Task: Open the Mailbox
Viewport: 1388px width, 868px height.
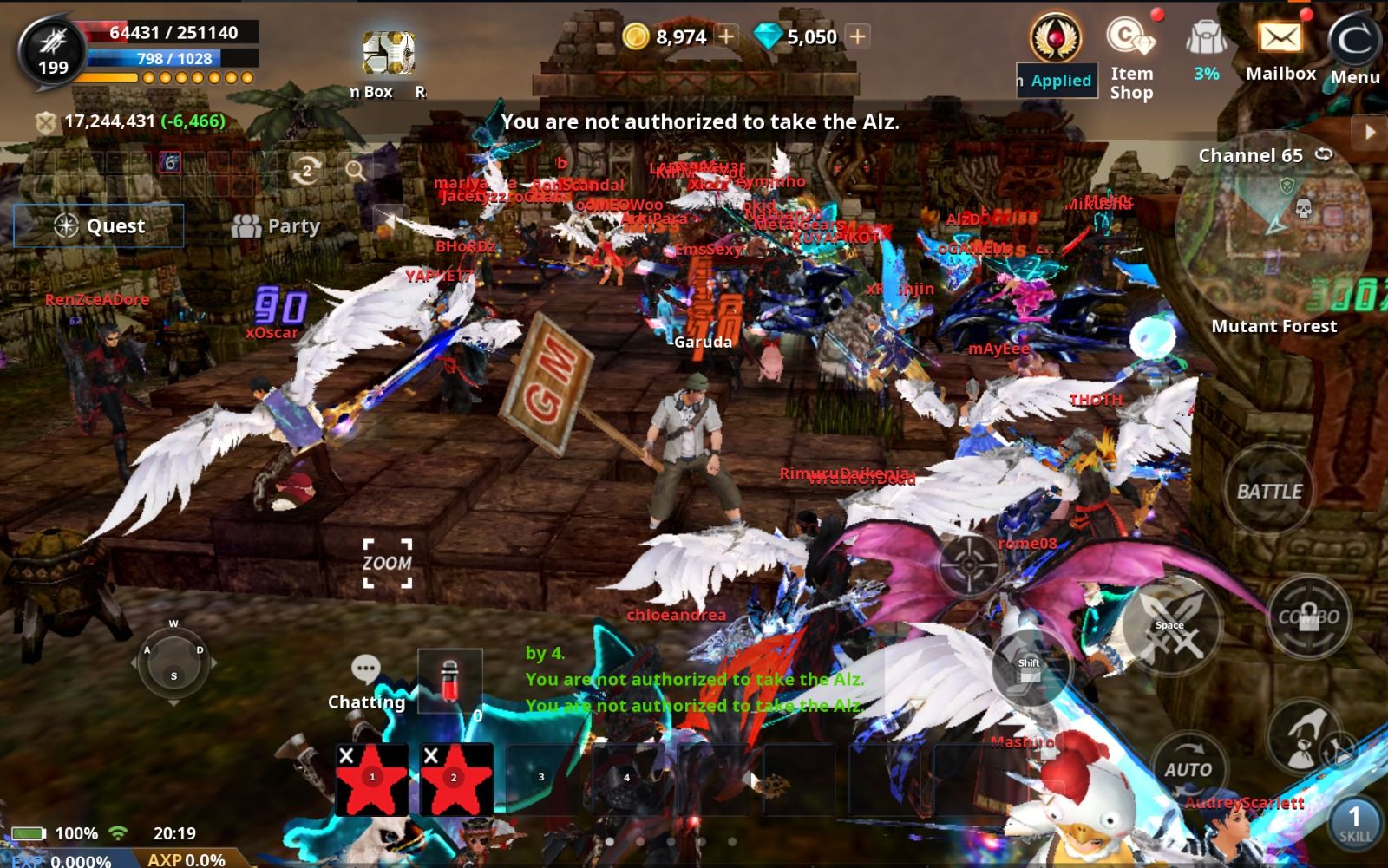Action: (x=1280, y=52)
